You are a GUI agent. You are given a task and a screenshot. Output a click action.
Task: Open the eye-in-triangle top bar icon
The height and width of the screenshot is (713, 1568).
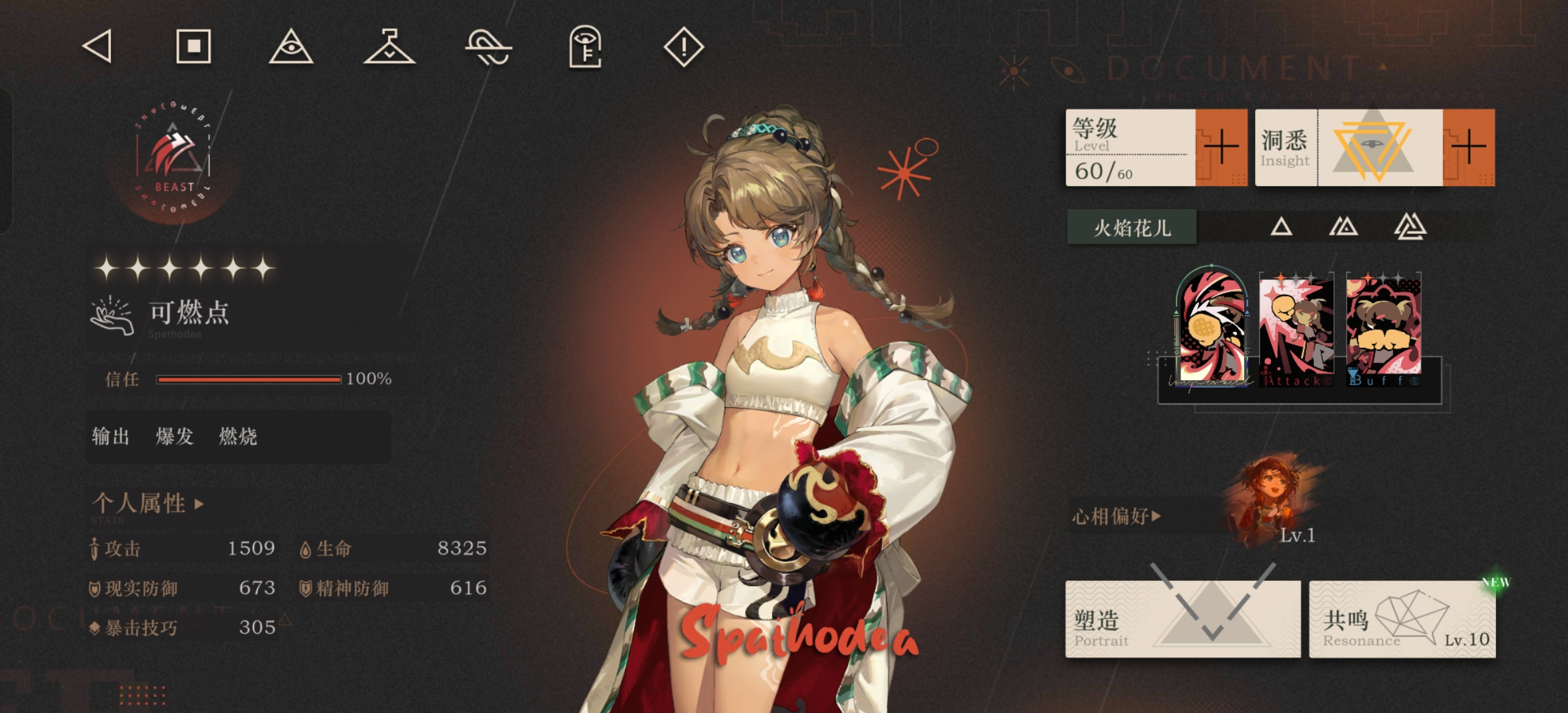pyautogui.click(x=291, y=47)
